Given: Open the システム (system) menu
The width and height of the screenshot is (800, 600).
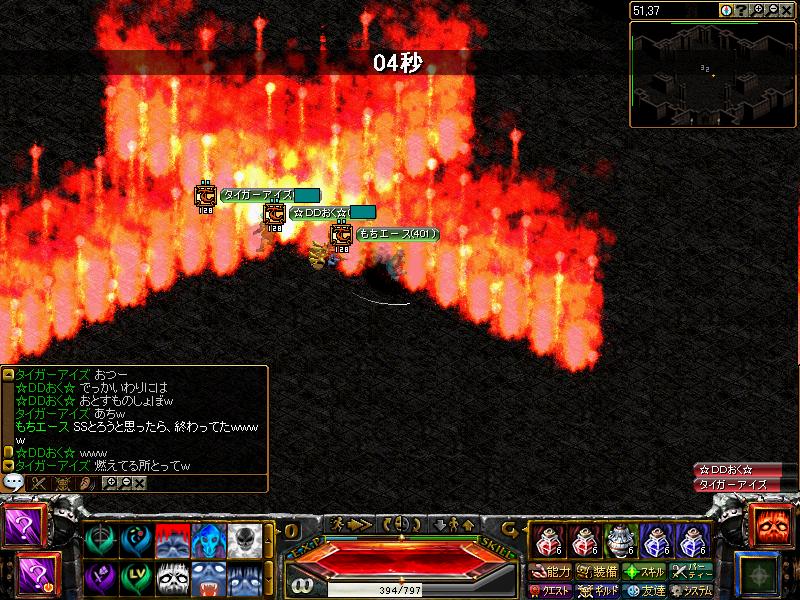Looking at the screenshot, I should point(692,590).
